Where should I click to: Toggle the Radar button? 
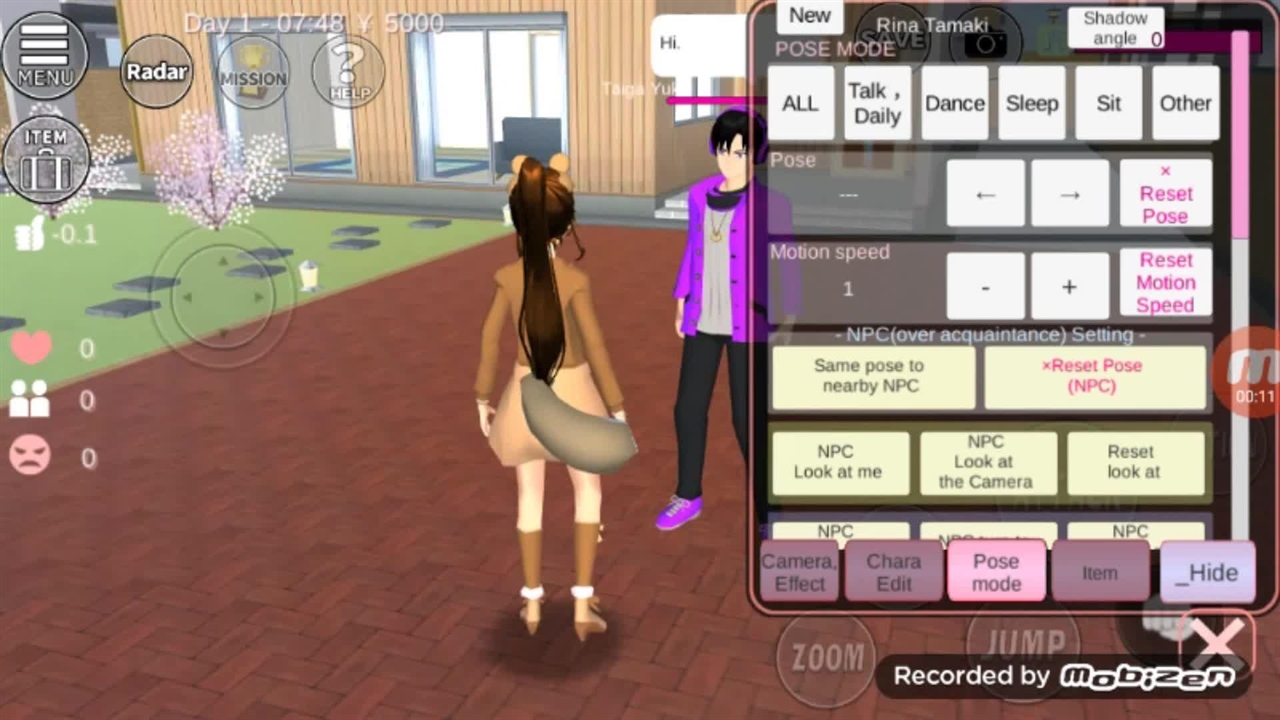point(158,72)
